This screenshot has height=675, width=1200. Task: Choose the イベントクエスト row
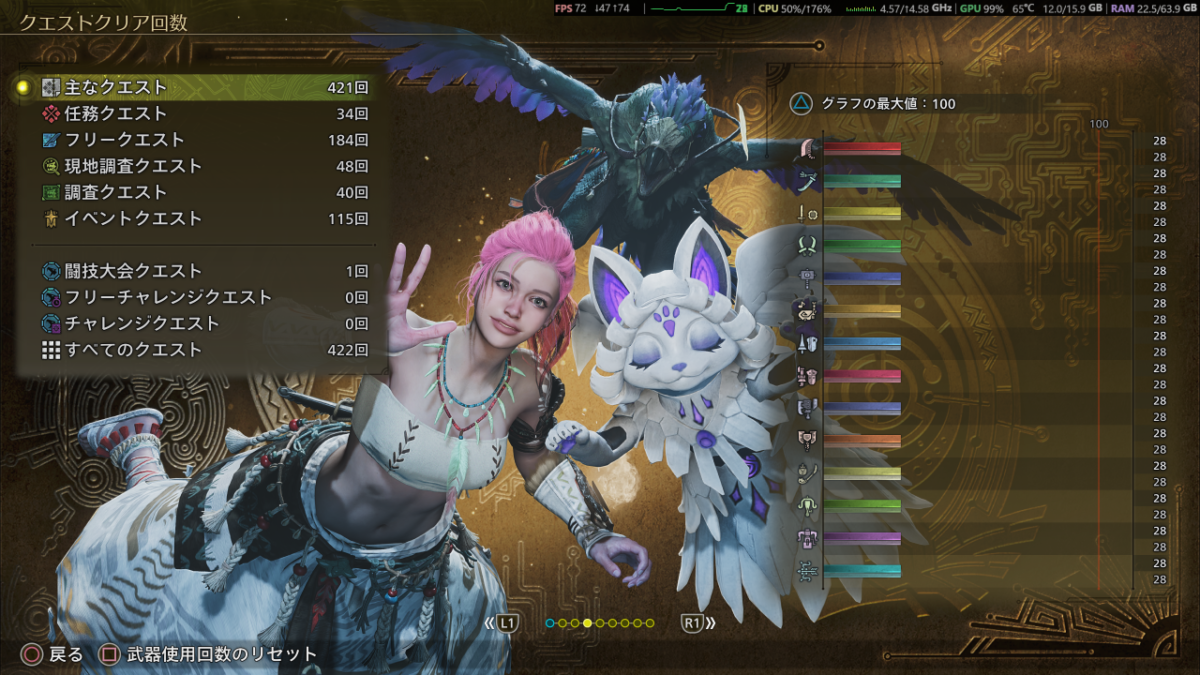click(200, 218)
